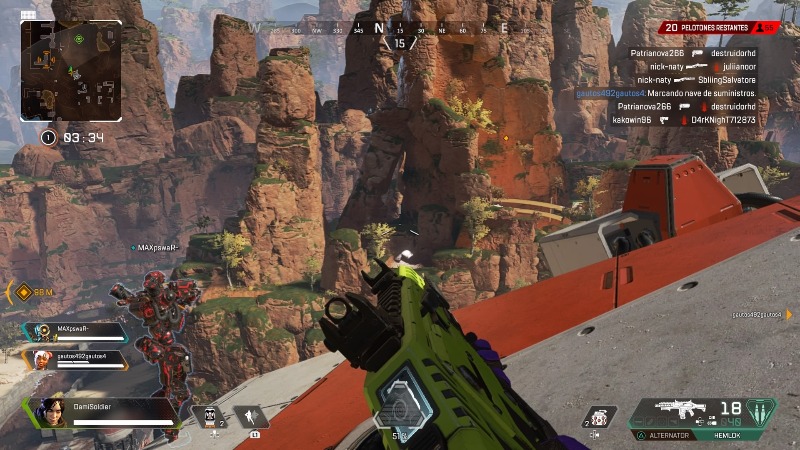Open the minimap
800x450 pixels.
(x=71, y=71)
